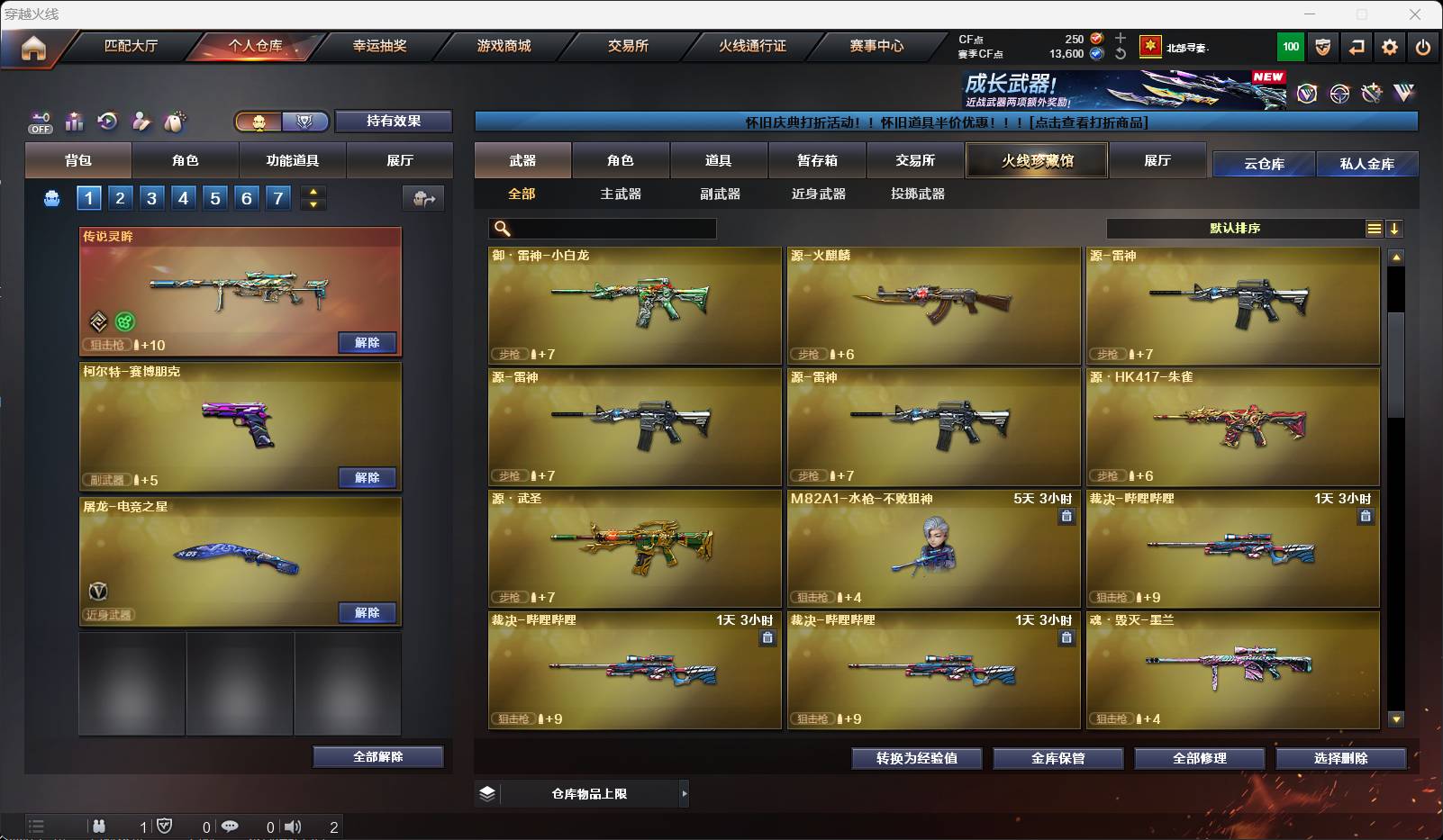Click the up arrow to change storage page
Image resolution: width=1443 pixels, height=840 pixels.
coord(313,191)
